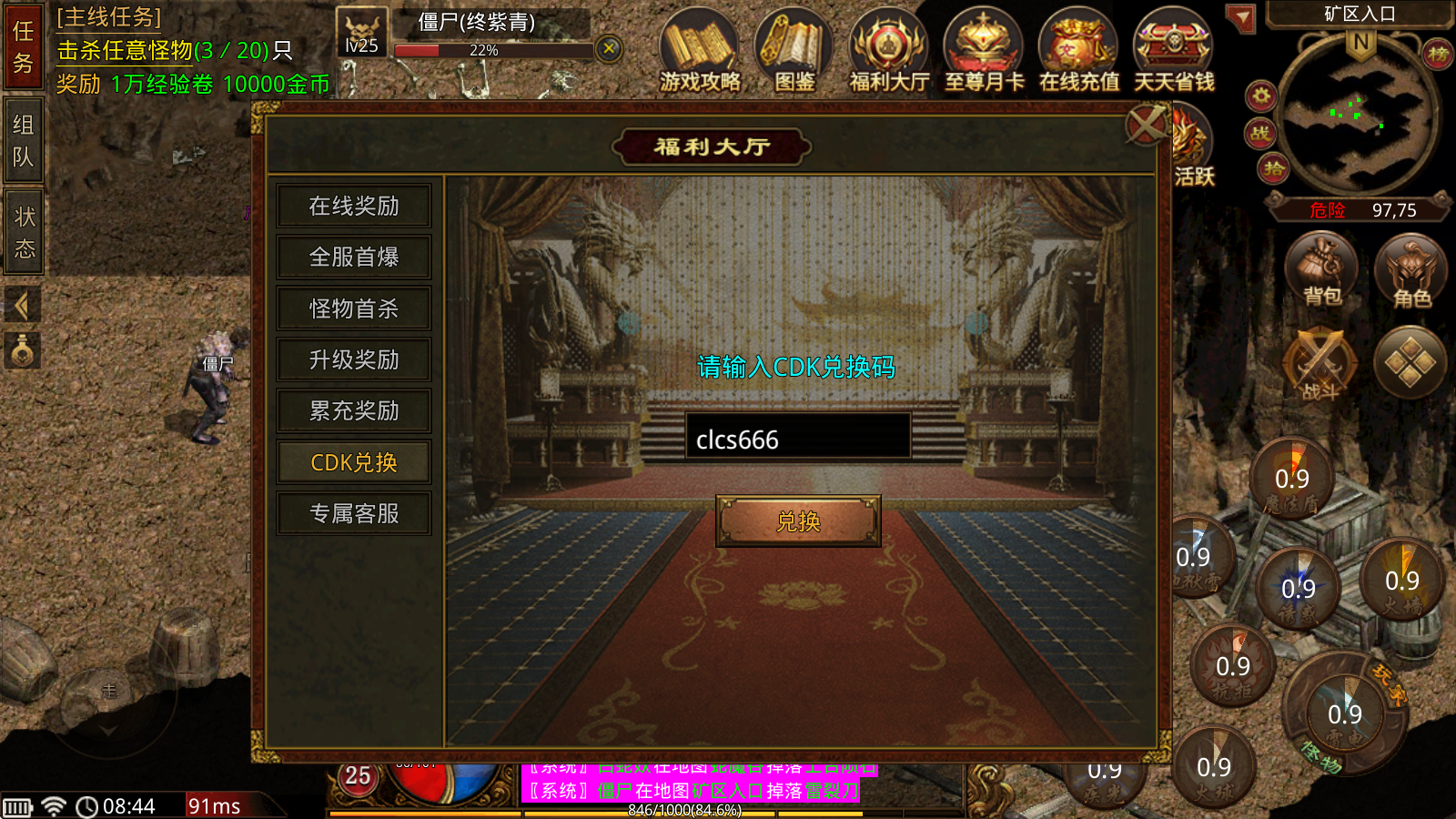1456x819 pixels.
Task: Open the 背包 backpack panel
Action: pyautogui.click(x=1321, y=268)
